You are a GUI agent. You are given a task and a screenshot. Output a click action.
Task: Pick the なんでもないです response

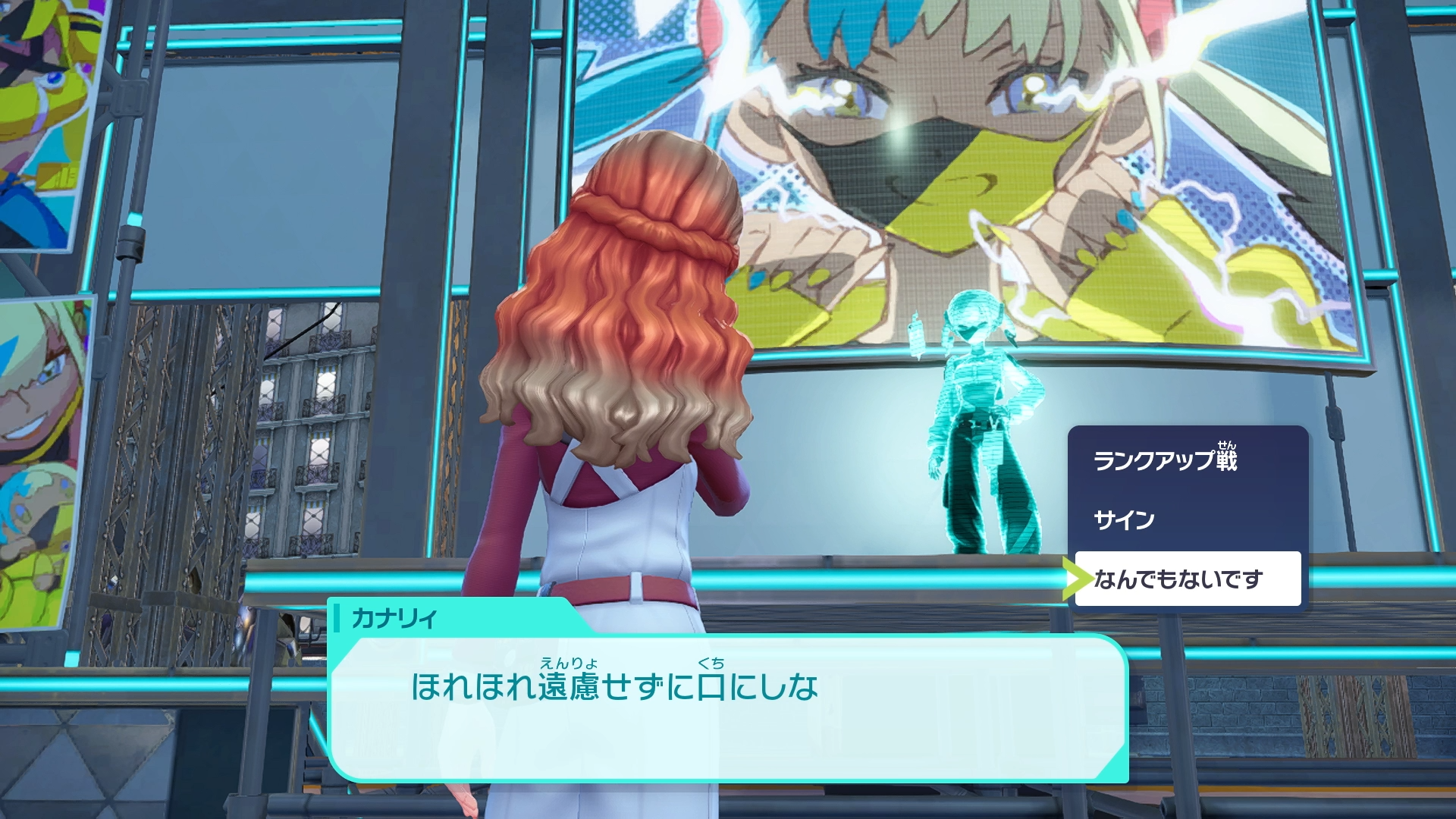point(1179,579)
